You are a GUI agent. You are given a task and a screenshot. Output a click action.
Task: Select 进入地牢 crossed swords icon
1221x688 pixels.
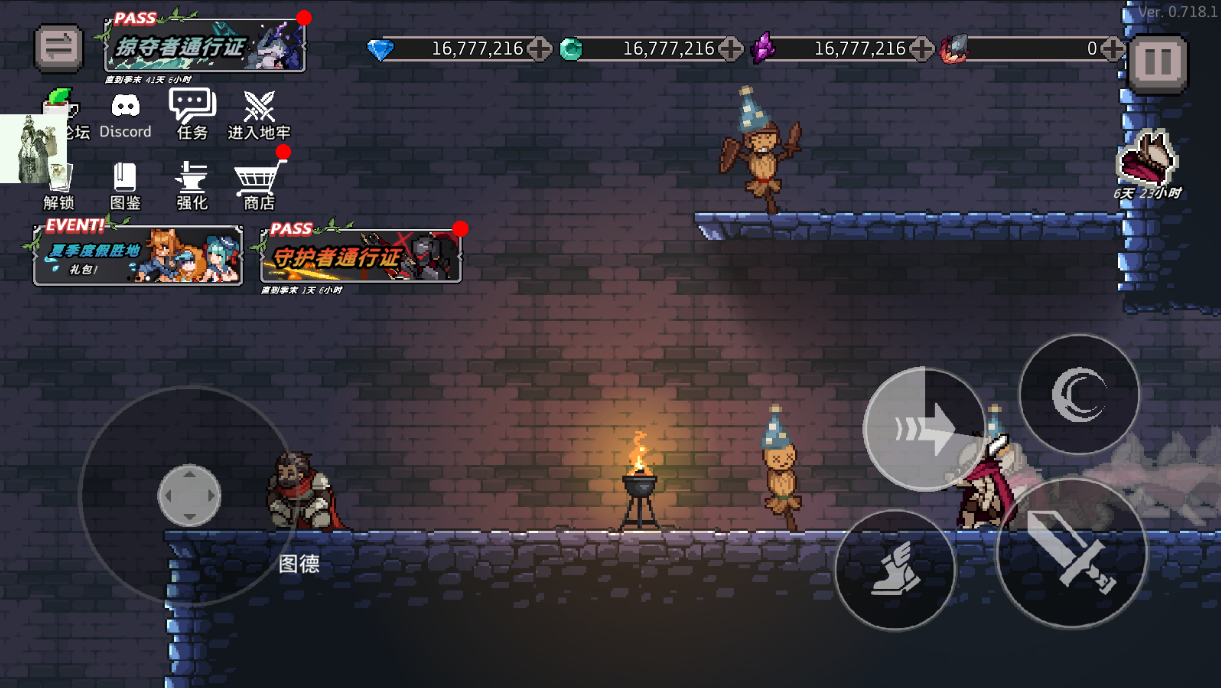(259, 114)
